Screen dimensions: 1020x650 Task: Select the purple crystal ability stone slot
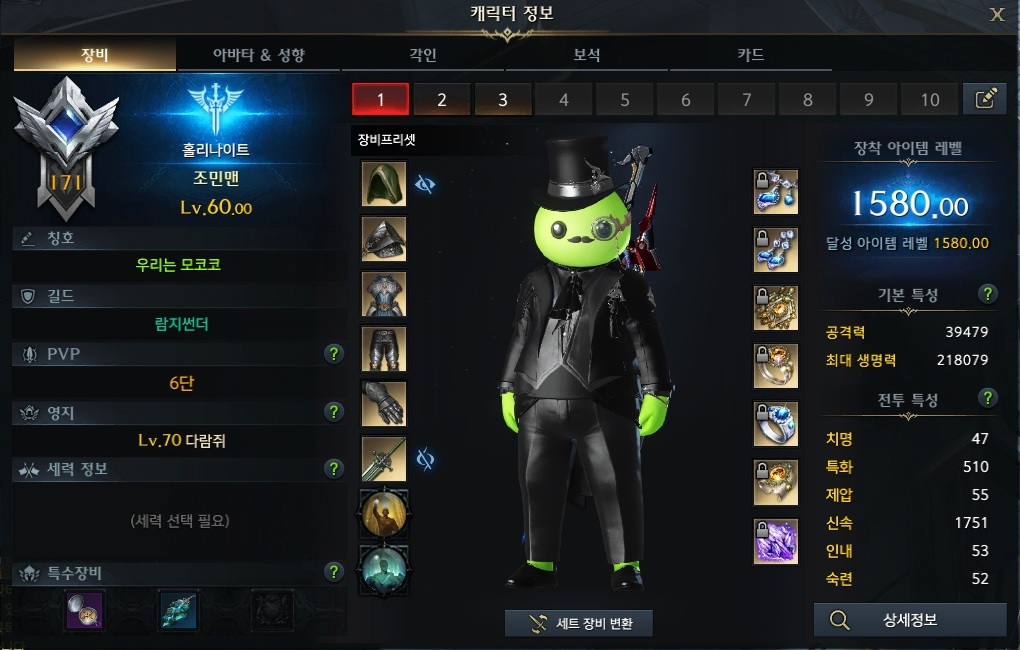(x=776, y=541)
